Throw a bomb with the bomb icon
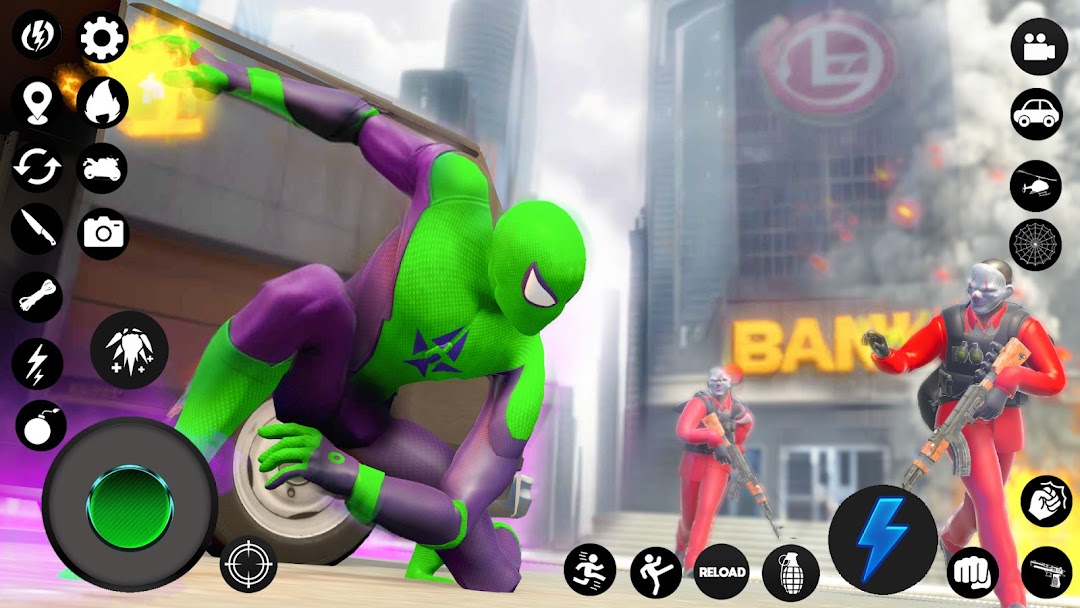Screen dimensions: 1080x608 (40, 425)
